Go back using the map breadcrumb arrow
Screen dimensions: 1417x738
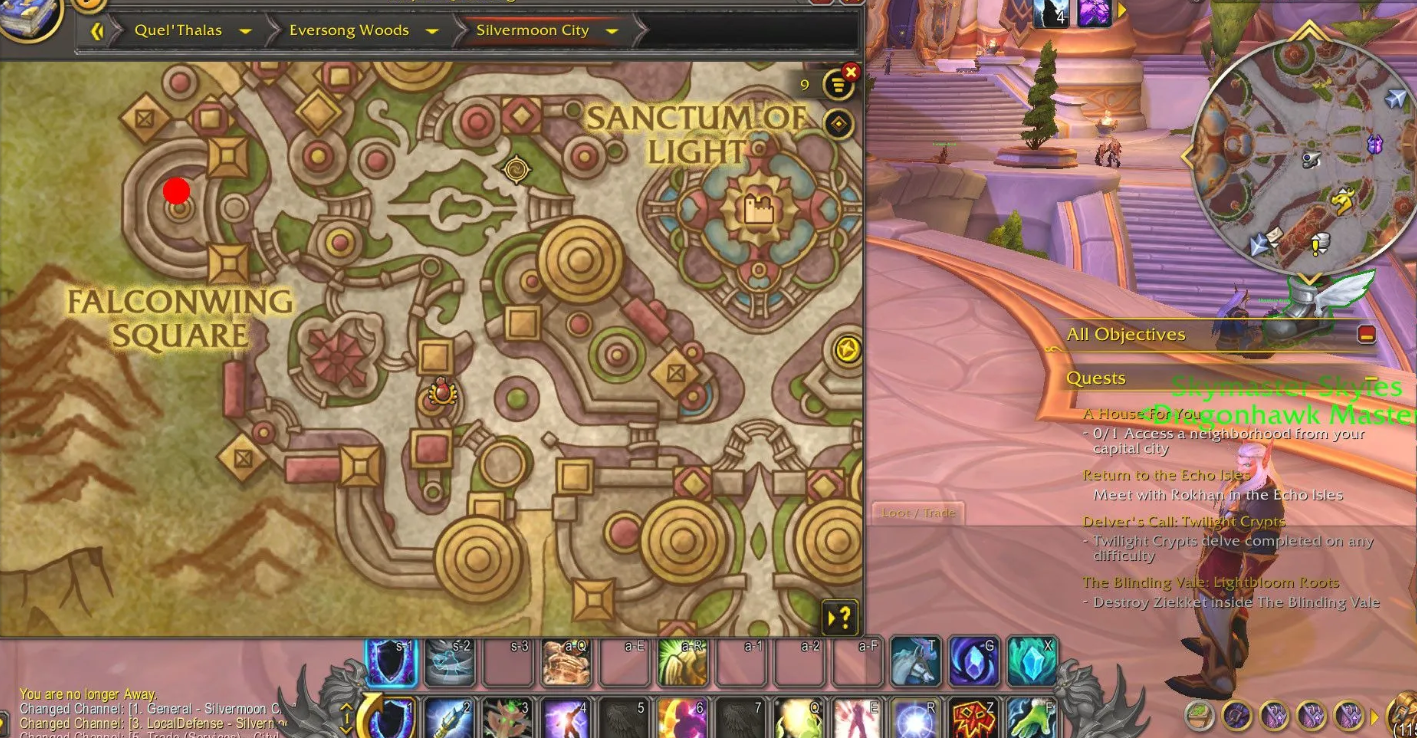point(97,31)
